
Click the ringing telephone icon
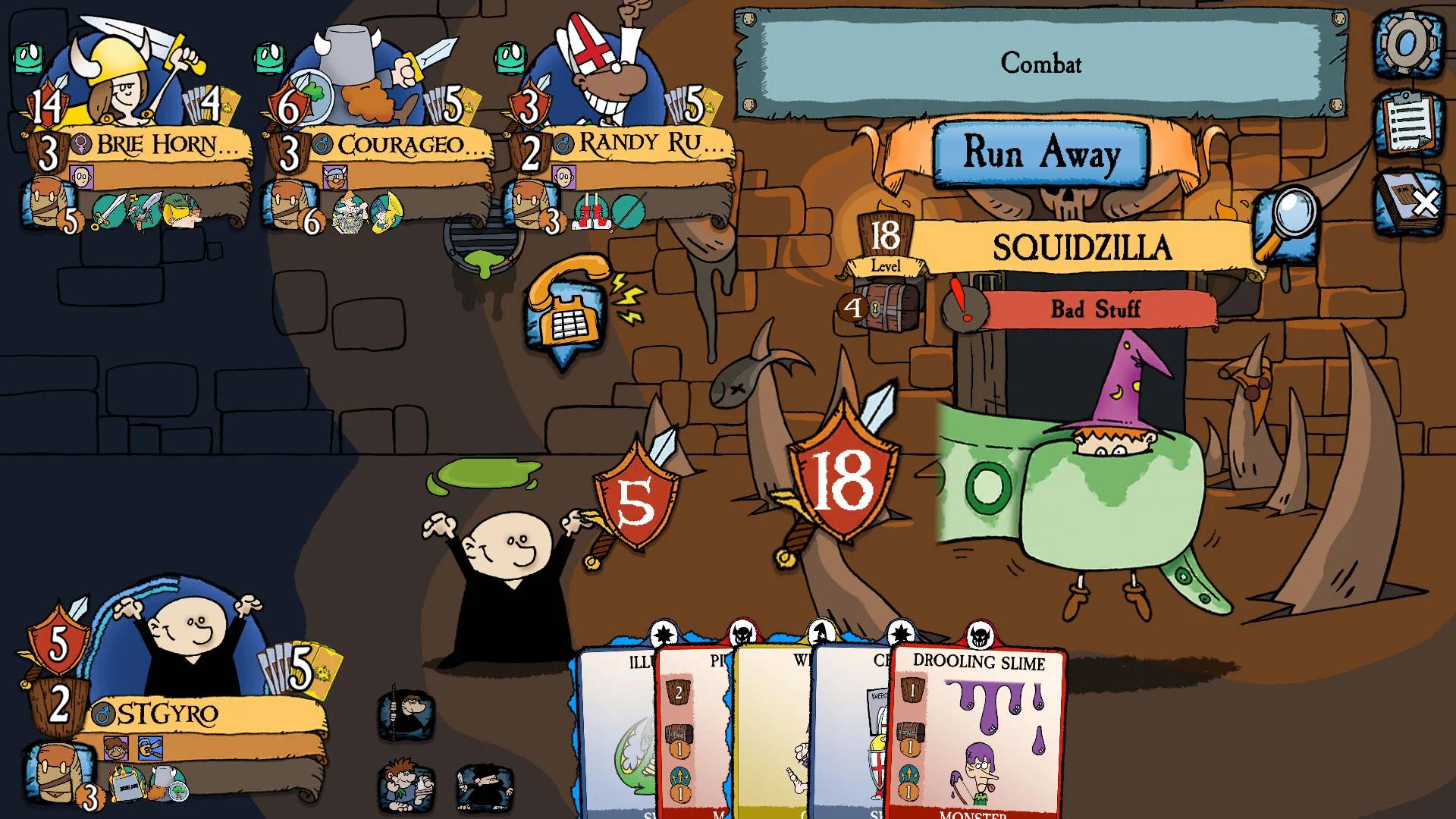click(565, 307)
